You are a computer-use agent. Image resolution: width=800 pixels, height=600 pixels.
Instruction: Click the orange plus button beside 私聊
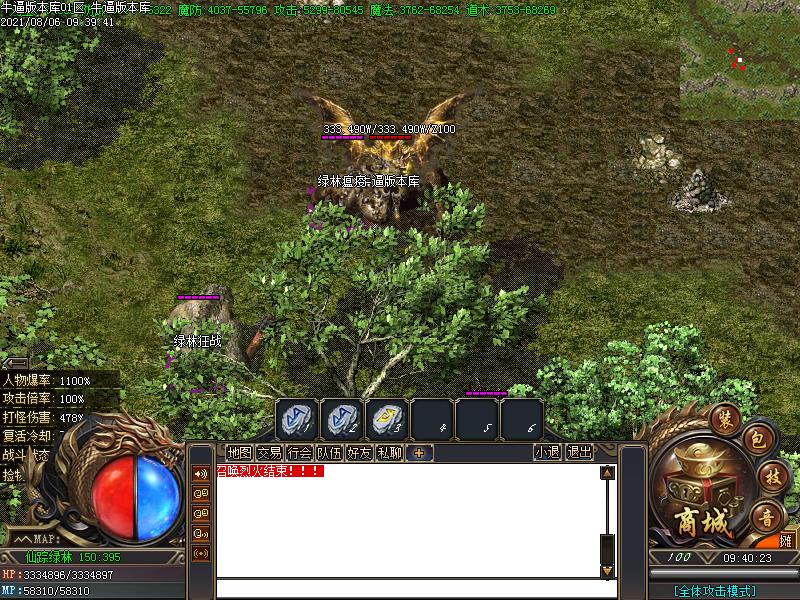[x=420, y=452]
